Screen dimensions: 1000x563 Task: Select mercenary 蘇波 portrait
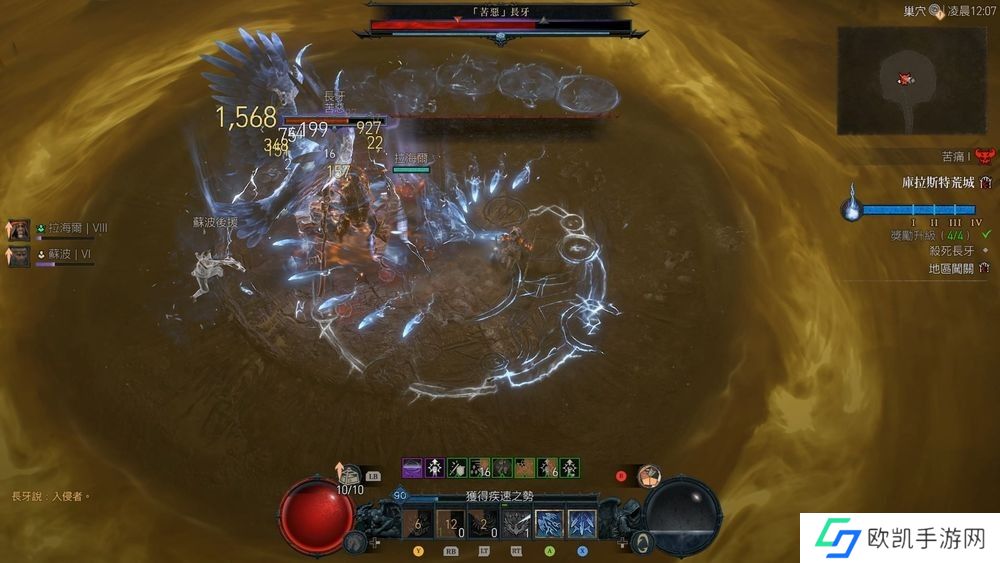click(x=19, y=256)
